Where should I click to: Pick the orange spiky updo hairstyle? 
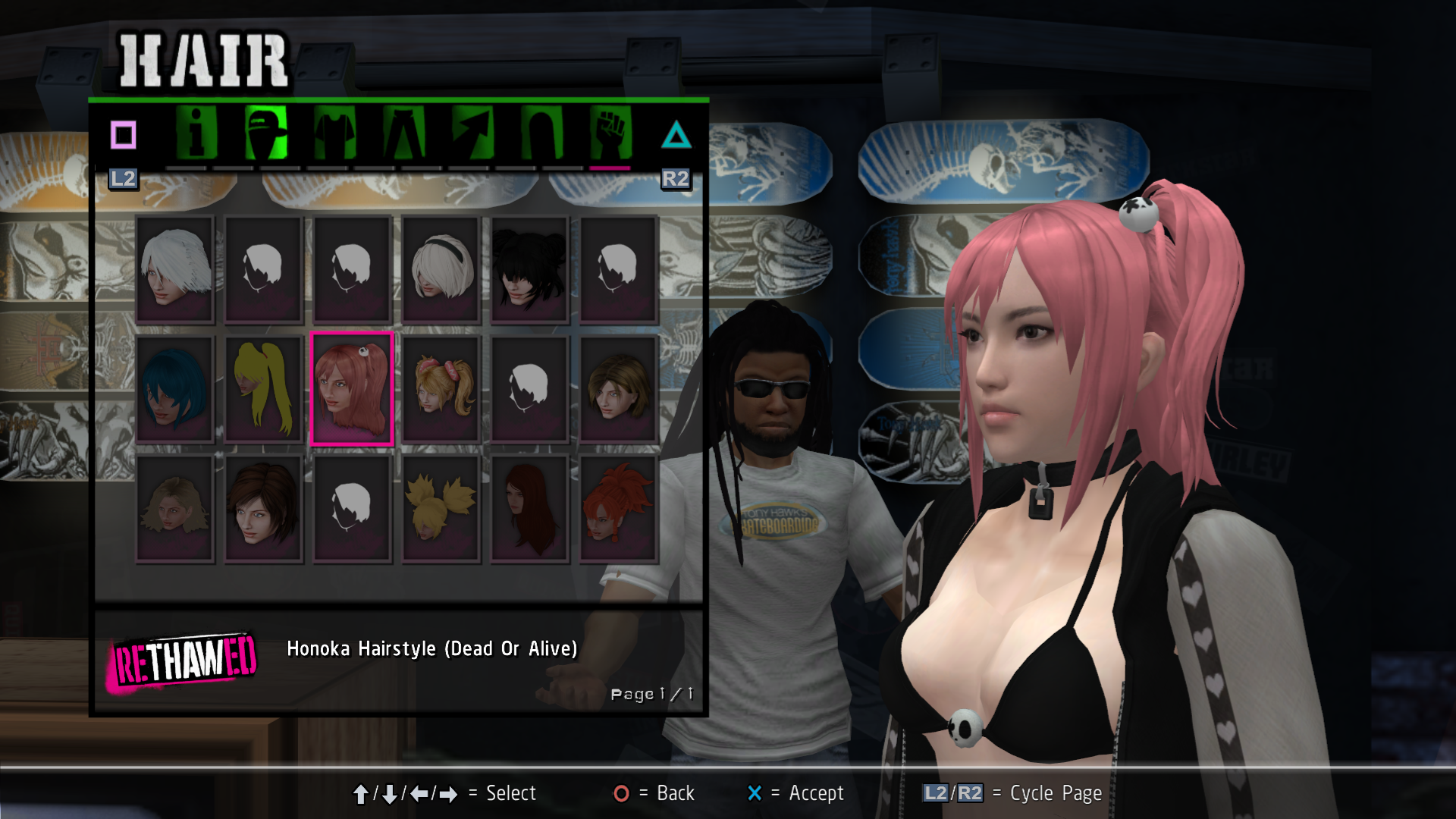pyautogui.click(x=619, y=508)
